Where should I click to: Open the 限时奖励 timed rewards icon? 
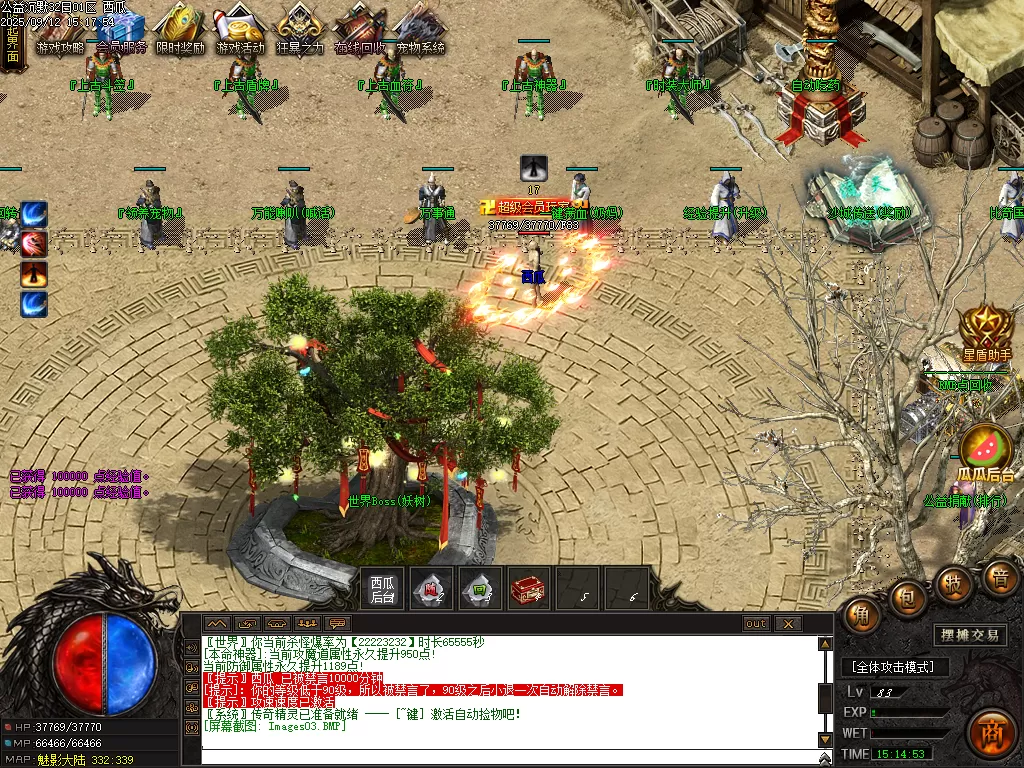coord(181,28)
